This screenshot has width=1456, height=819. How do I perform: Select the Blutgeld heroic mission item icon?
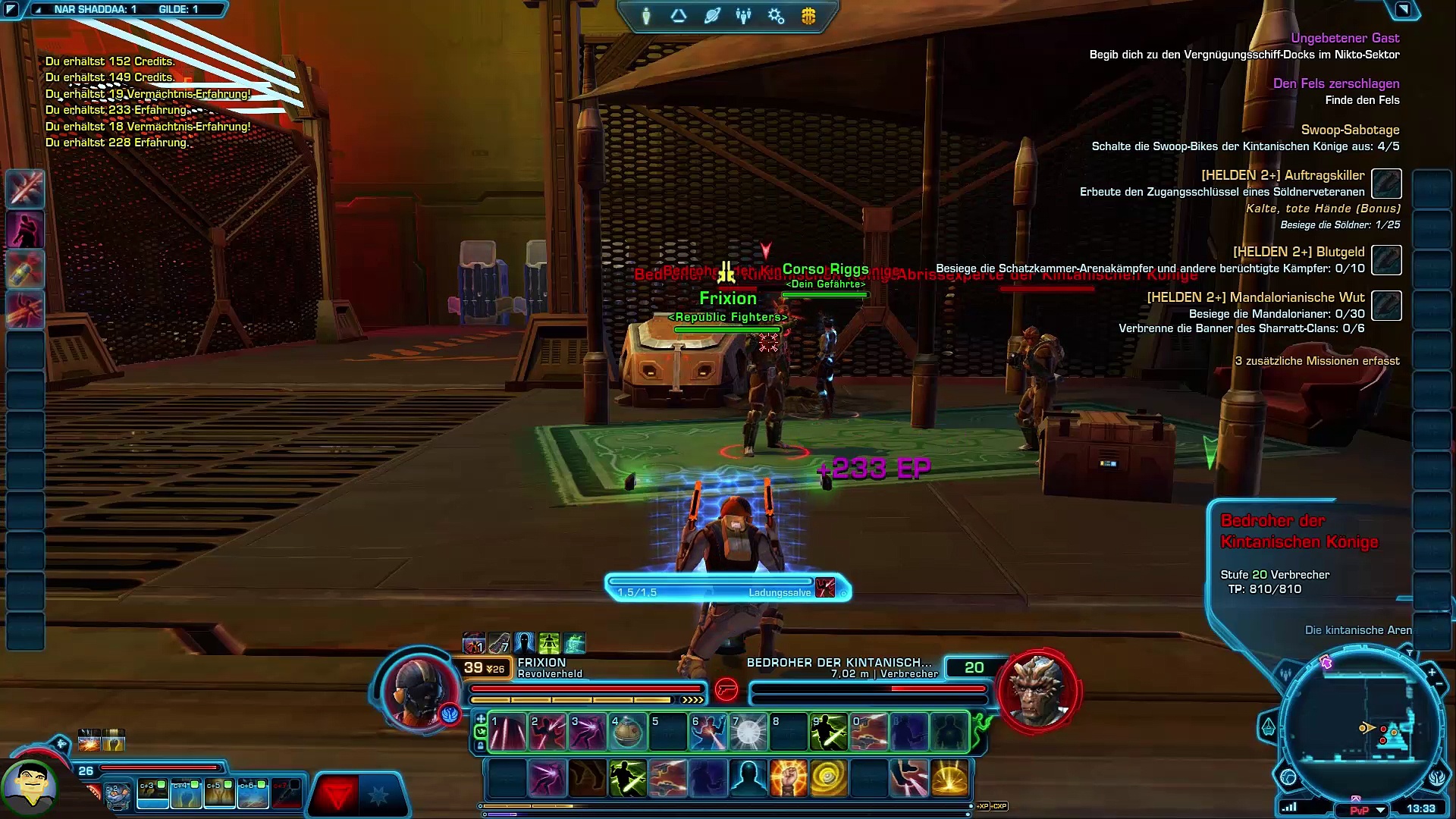1386,260
